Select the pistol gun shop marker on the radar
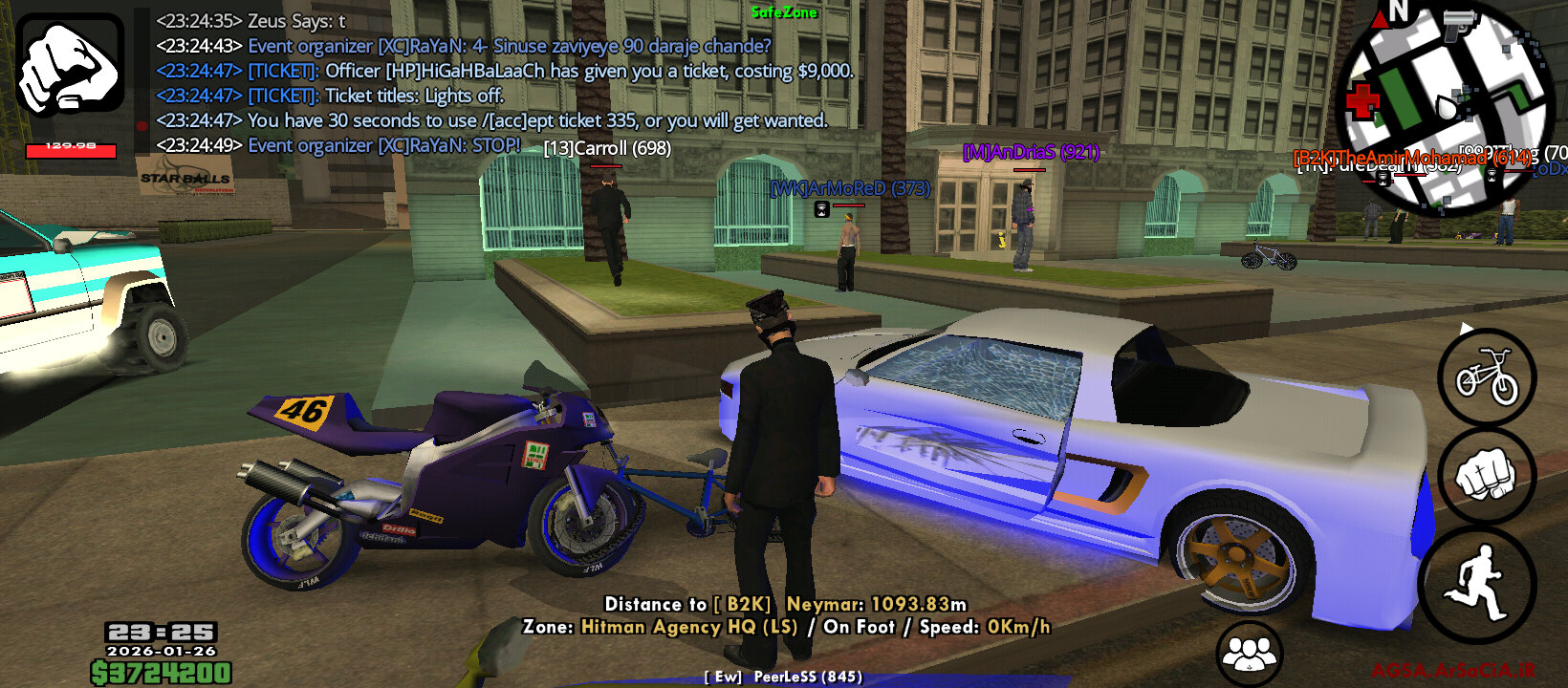The image size is (1568, 688). coord(1459,26)
